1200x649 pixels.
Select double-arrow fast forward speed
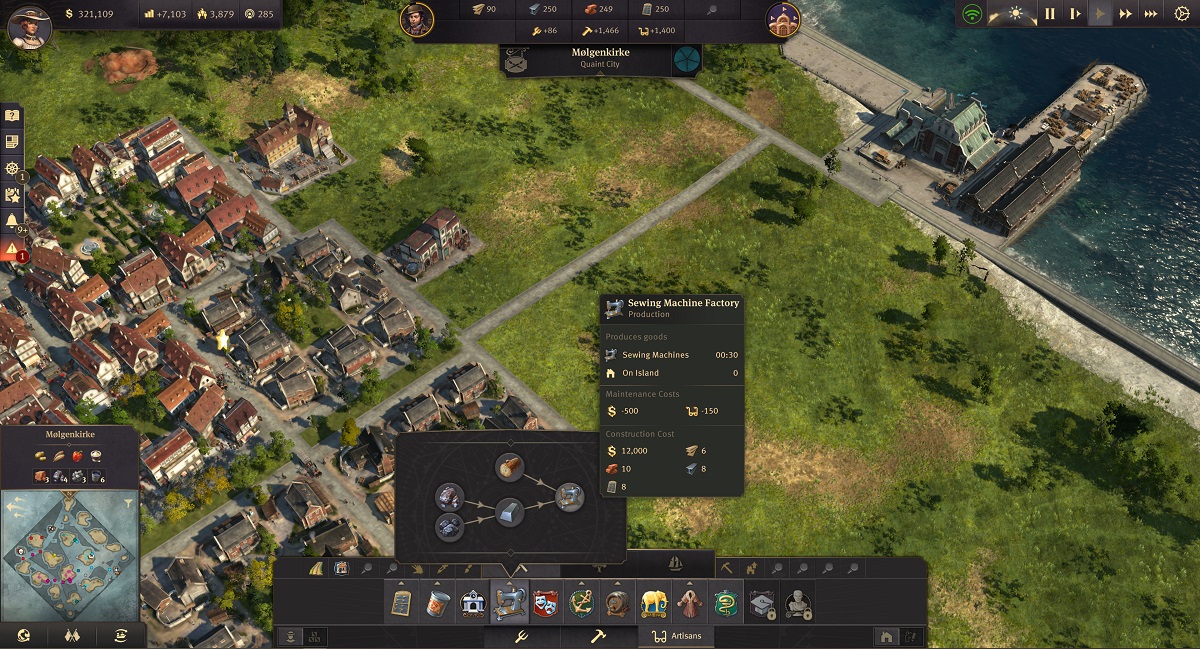click(x=1126, y=14)
